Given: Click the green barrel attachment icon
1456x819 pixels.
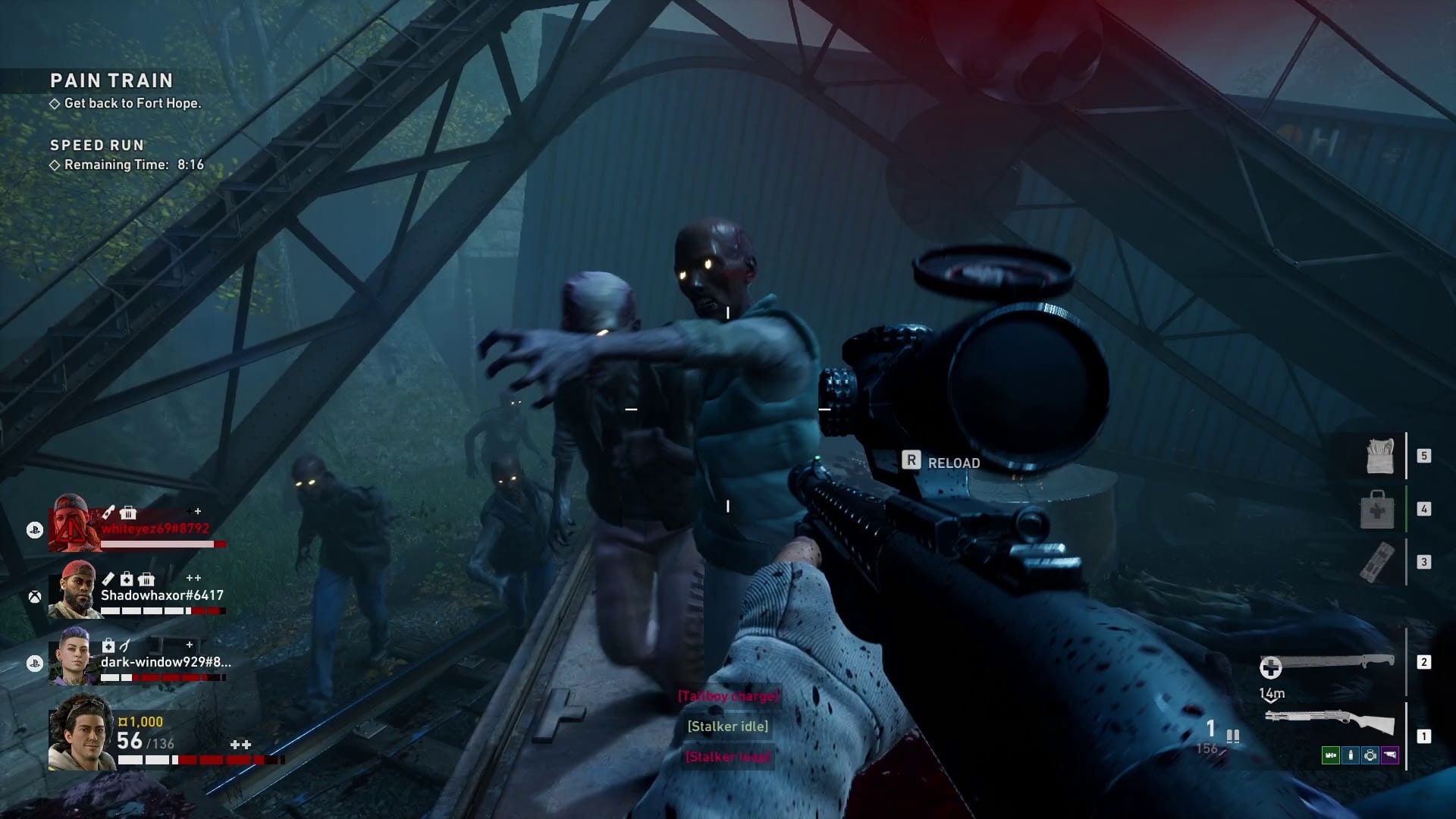Looking at the screenshot, I should [x=1330, y=755].
